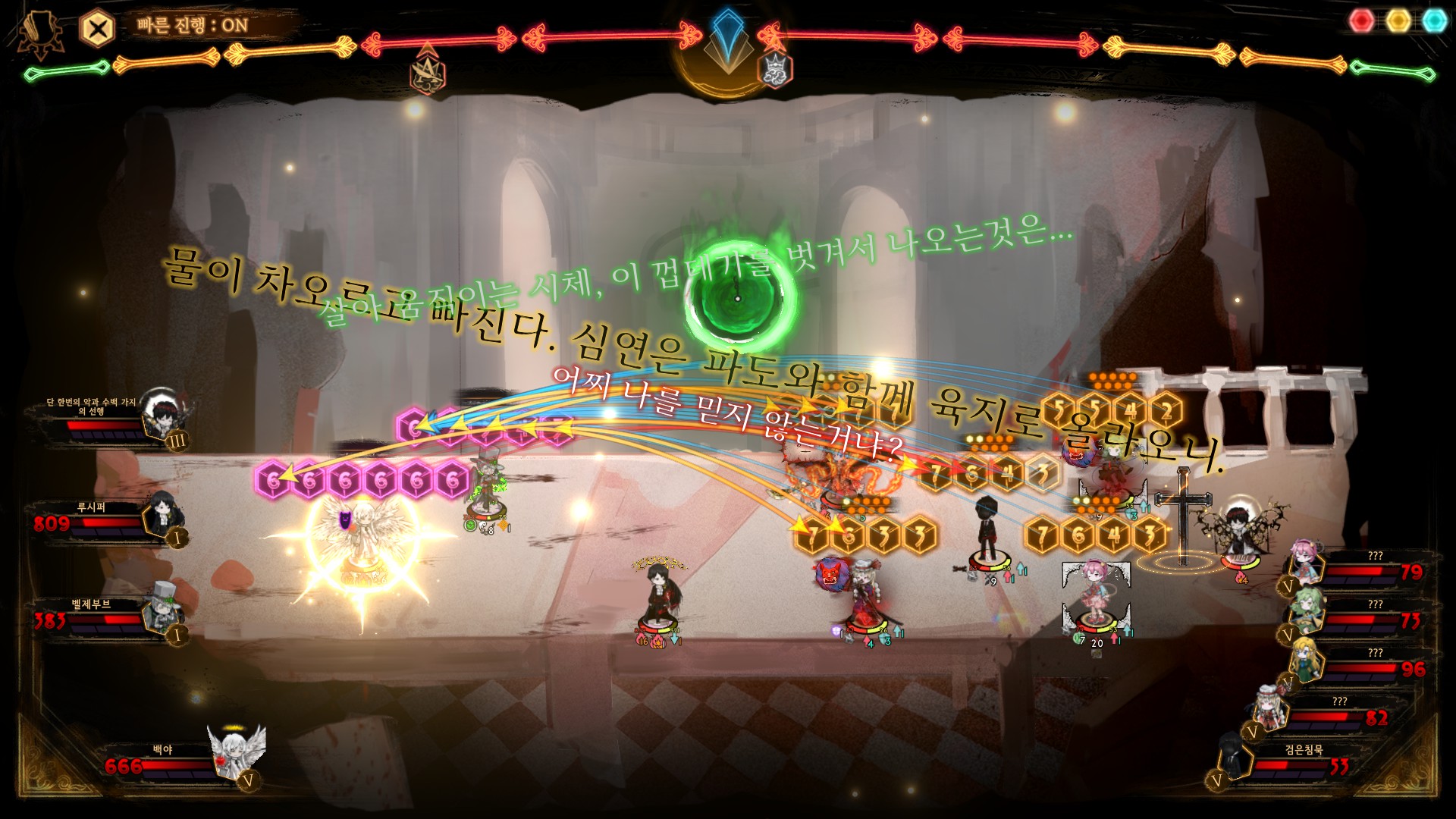Select the 검은침묵 enemy portrait

(1236, 755)
